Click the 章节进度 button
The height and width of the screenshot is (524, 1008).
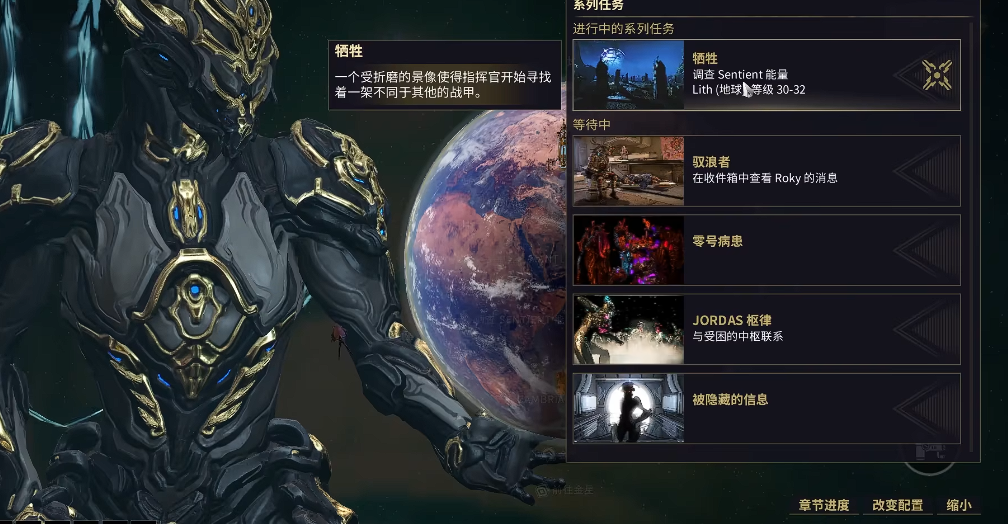[x=824, y=505]
